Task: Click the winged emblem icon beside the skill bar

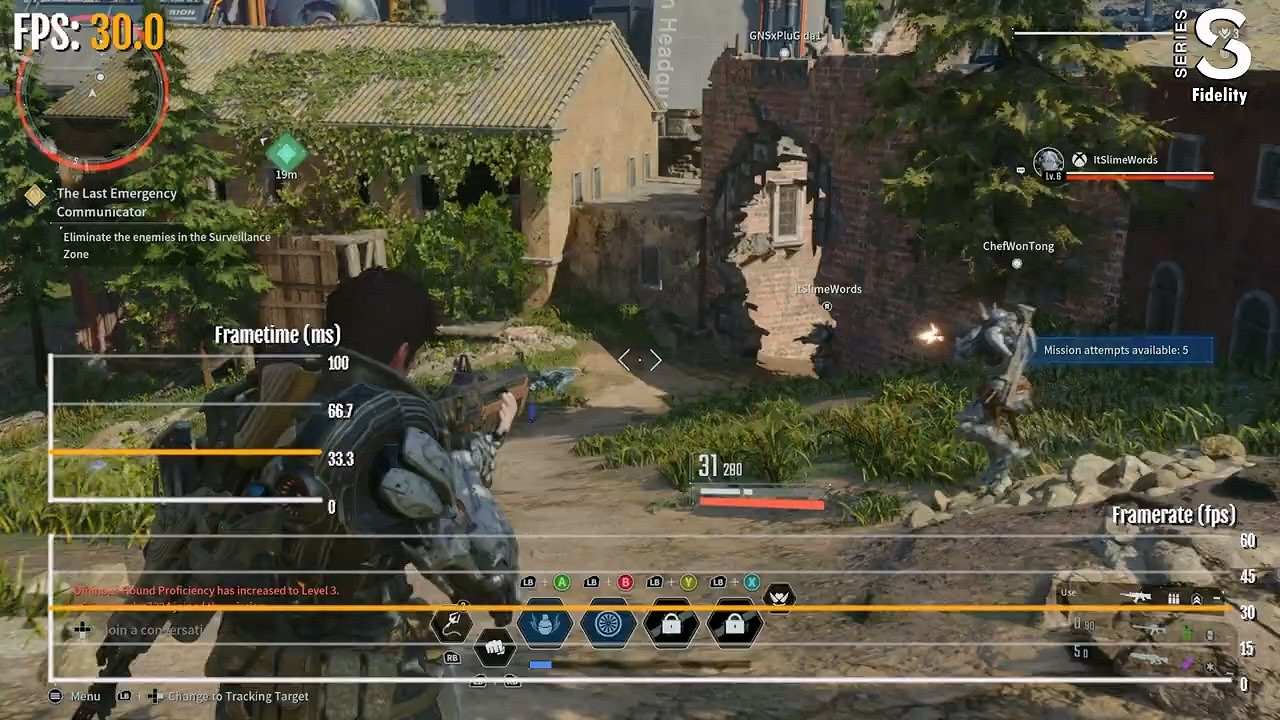Action: (778, 598)
